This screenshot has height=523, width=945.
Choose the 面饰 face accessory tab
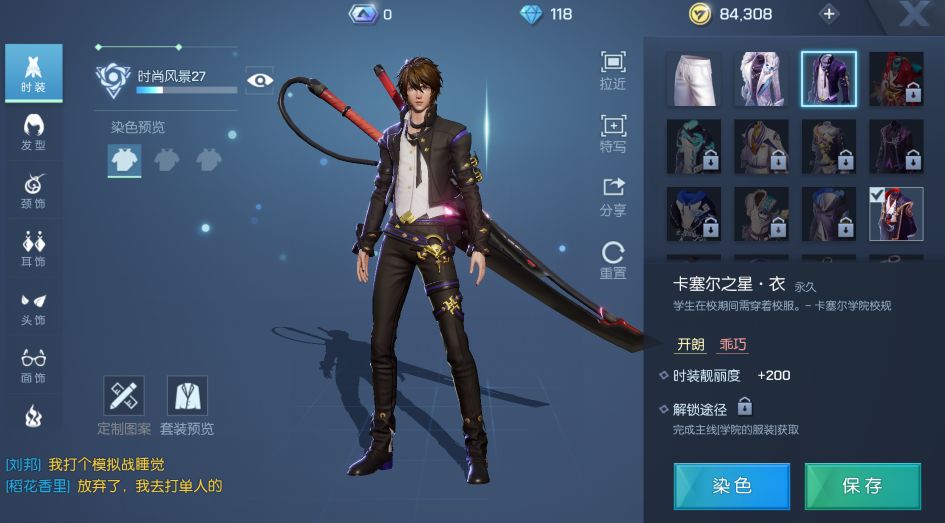click(x=33, y=365)
